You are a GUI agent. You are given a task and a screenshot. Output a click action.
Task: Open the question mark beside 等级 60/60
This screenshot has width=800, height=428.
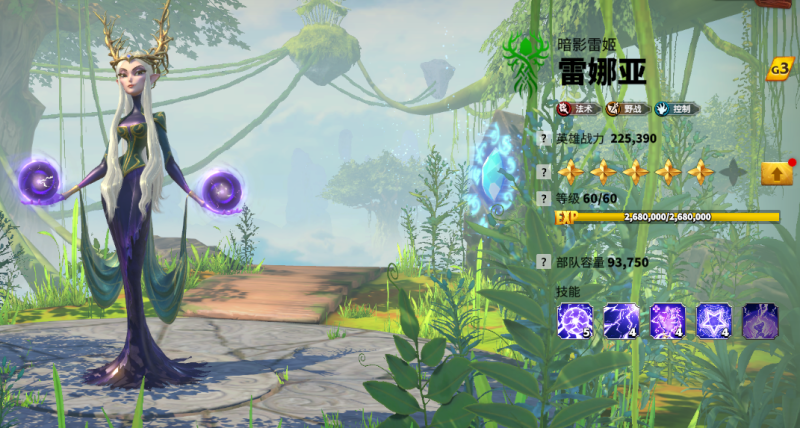543,198
